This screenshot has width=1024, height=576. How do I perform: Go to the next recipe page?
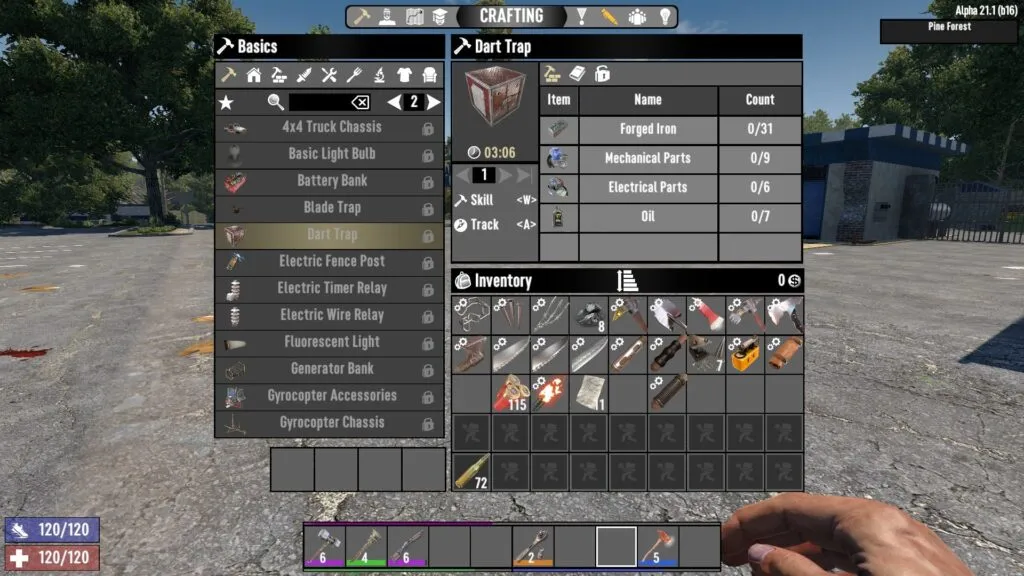(434, 102)
